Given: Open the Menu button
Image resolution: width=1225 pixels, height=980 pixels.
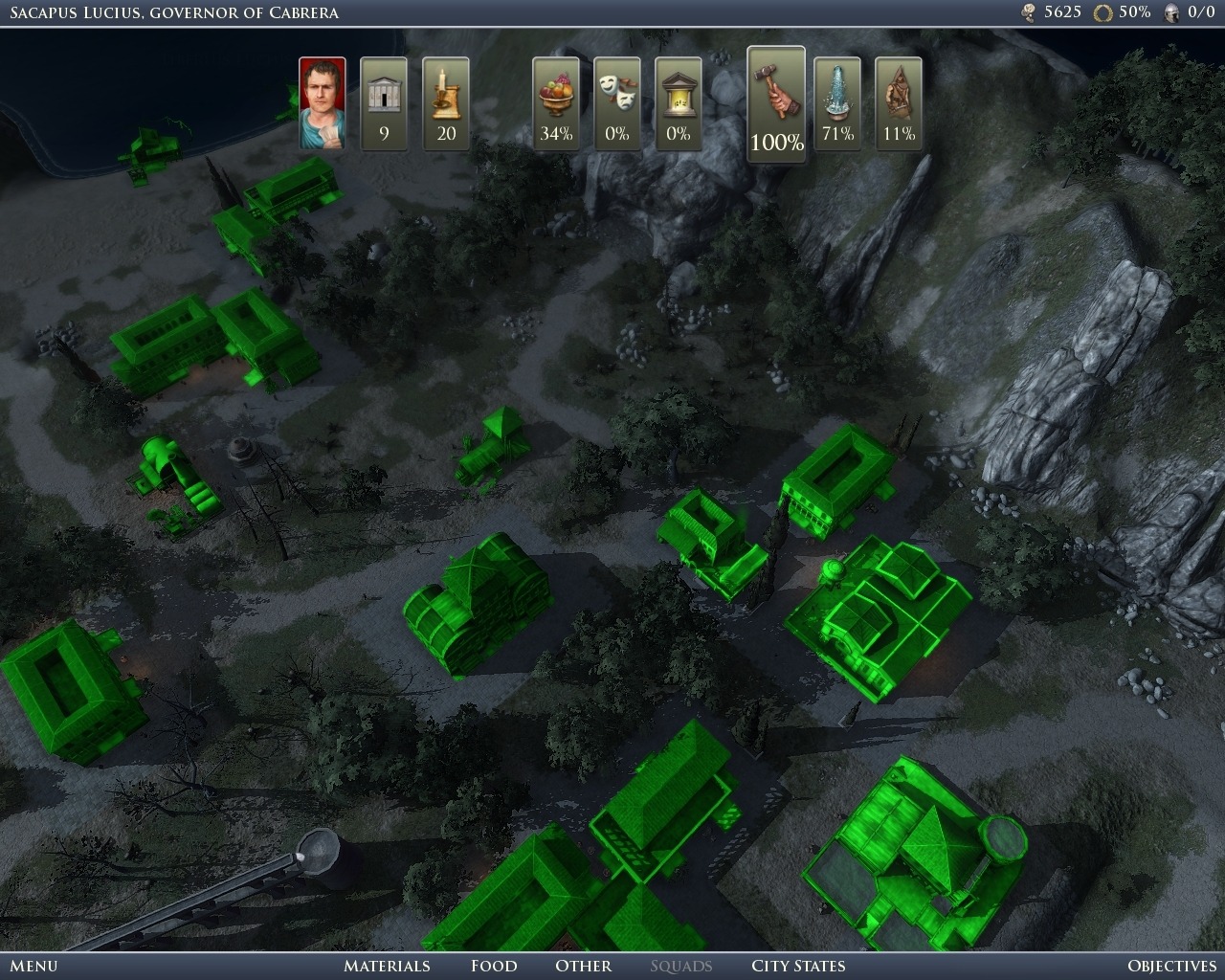Looking at the screenshot, I should point(33,966).
